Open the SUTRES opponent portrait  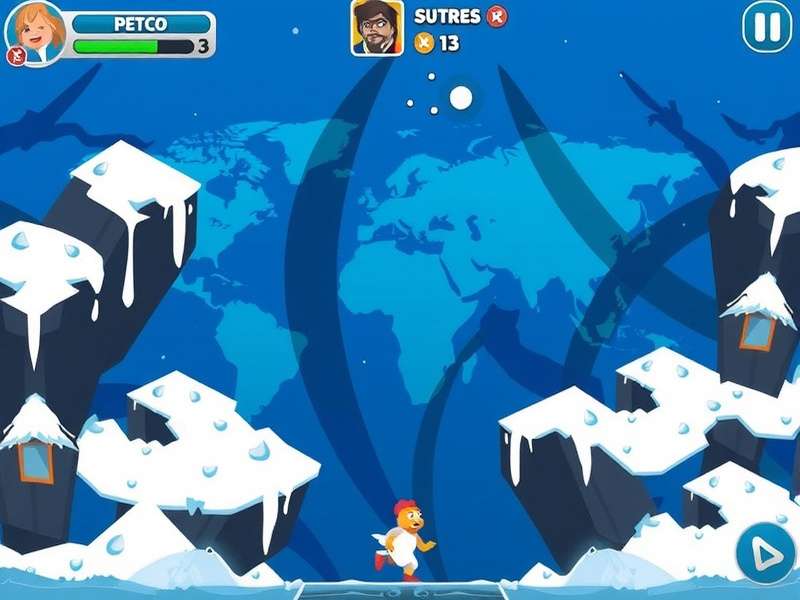[377, 28]
